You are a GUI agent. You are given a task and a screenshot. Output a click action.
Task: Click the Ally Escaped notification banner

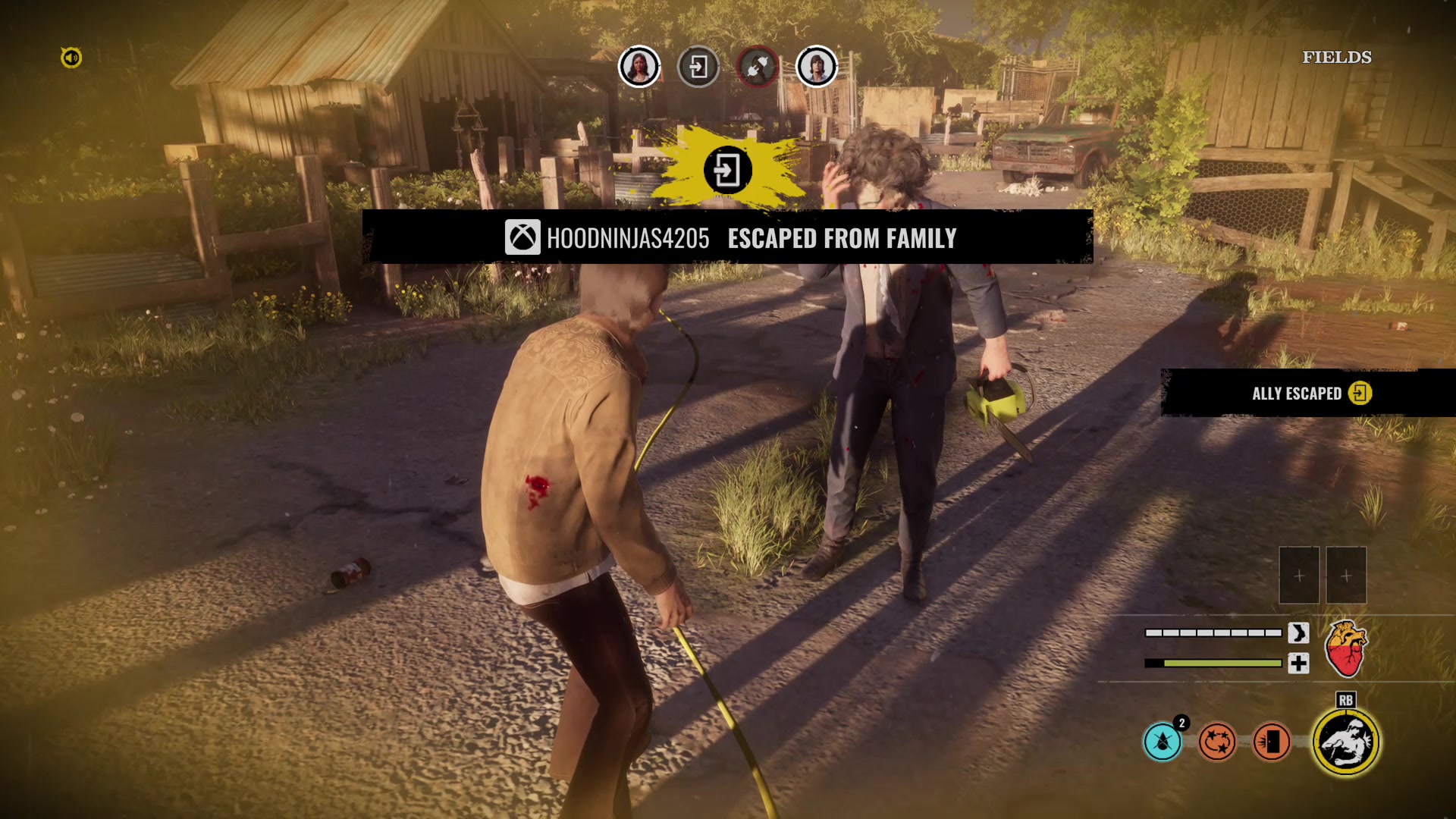click(x=1309, y=393)
